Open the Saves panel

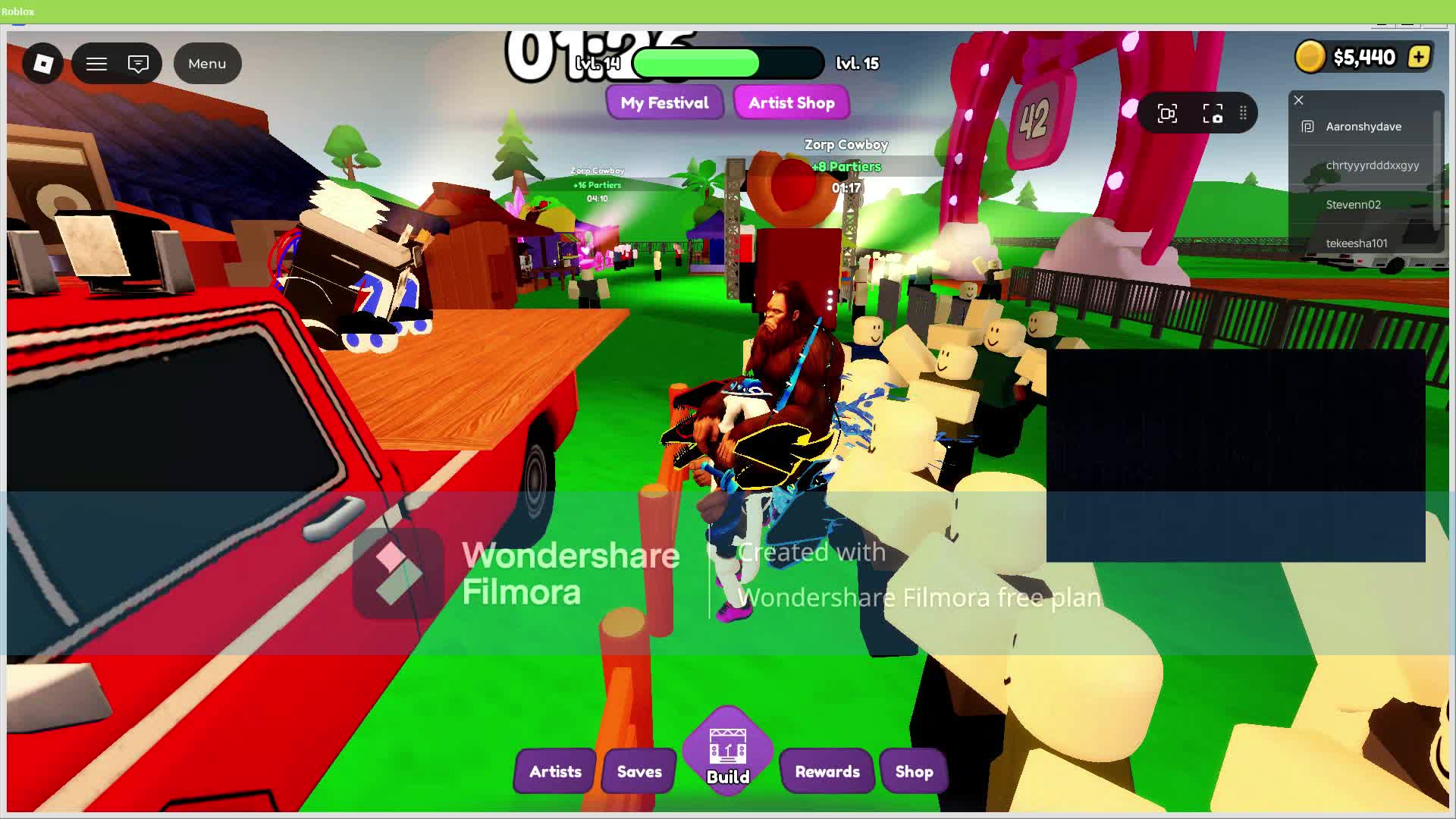638,771
